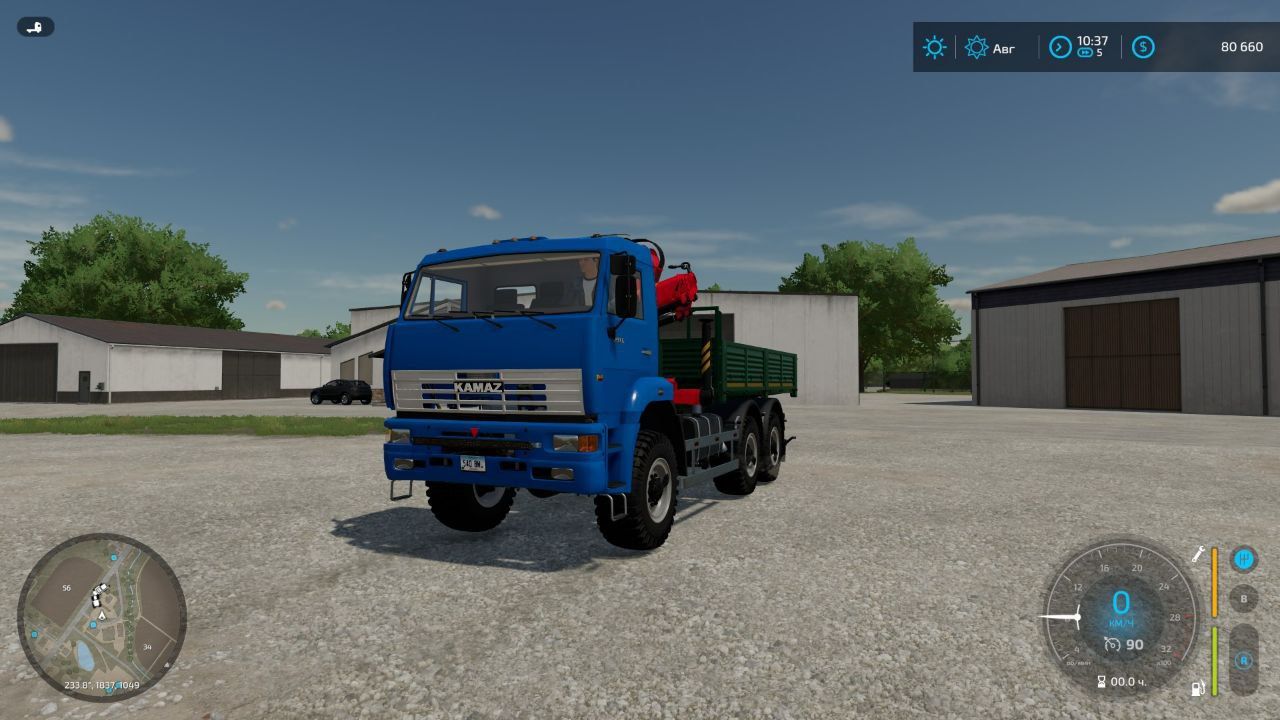The height and width of the screenshot is (720, 1280).
Task: Select the season icon next to Авг
Action: coord(975,47)
